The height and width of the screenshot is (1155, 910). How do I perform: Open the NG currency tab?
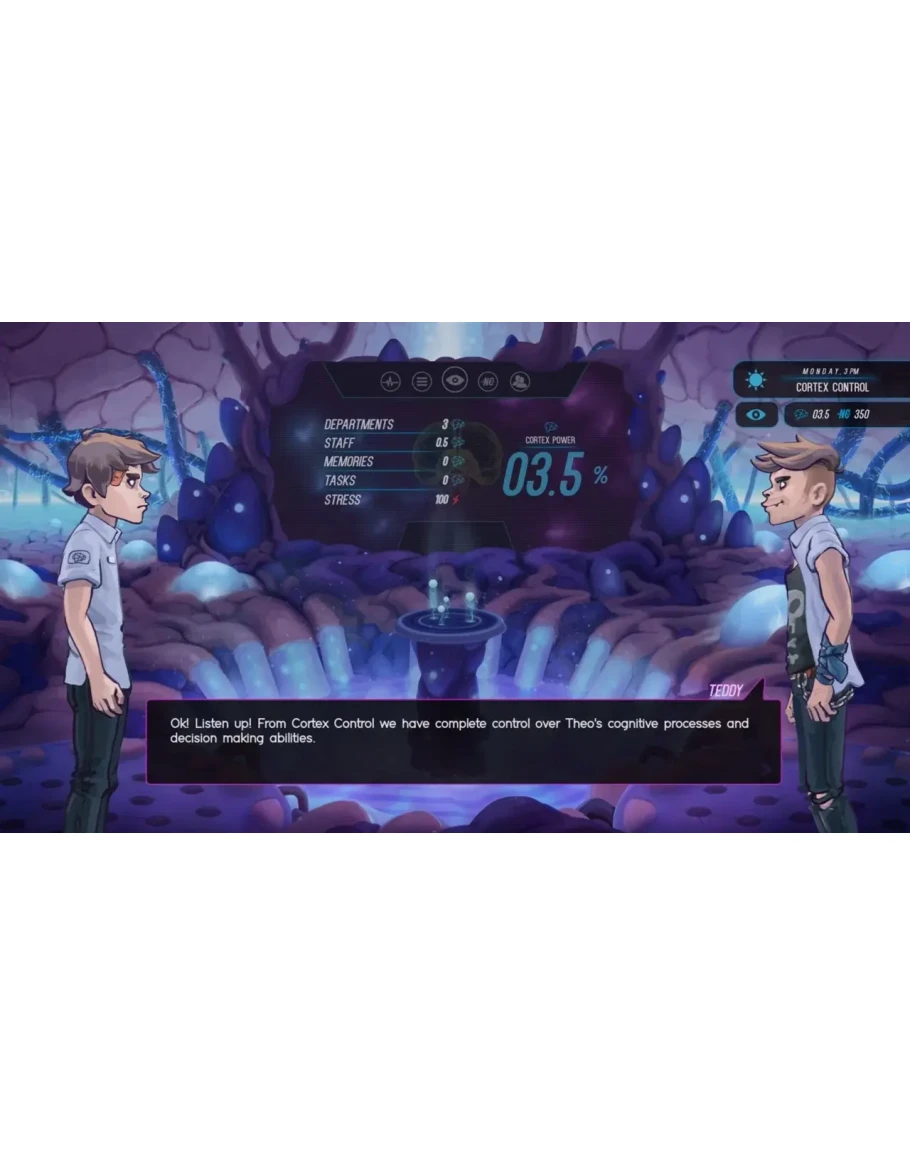[488, 381]
